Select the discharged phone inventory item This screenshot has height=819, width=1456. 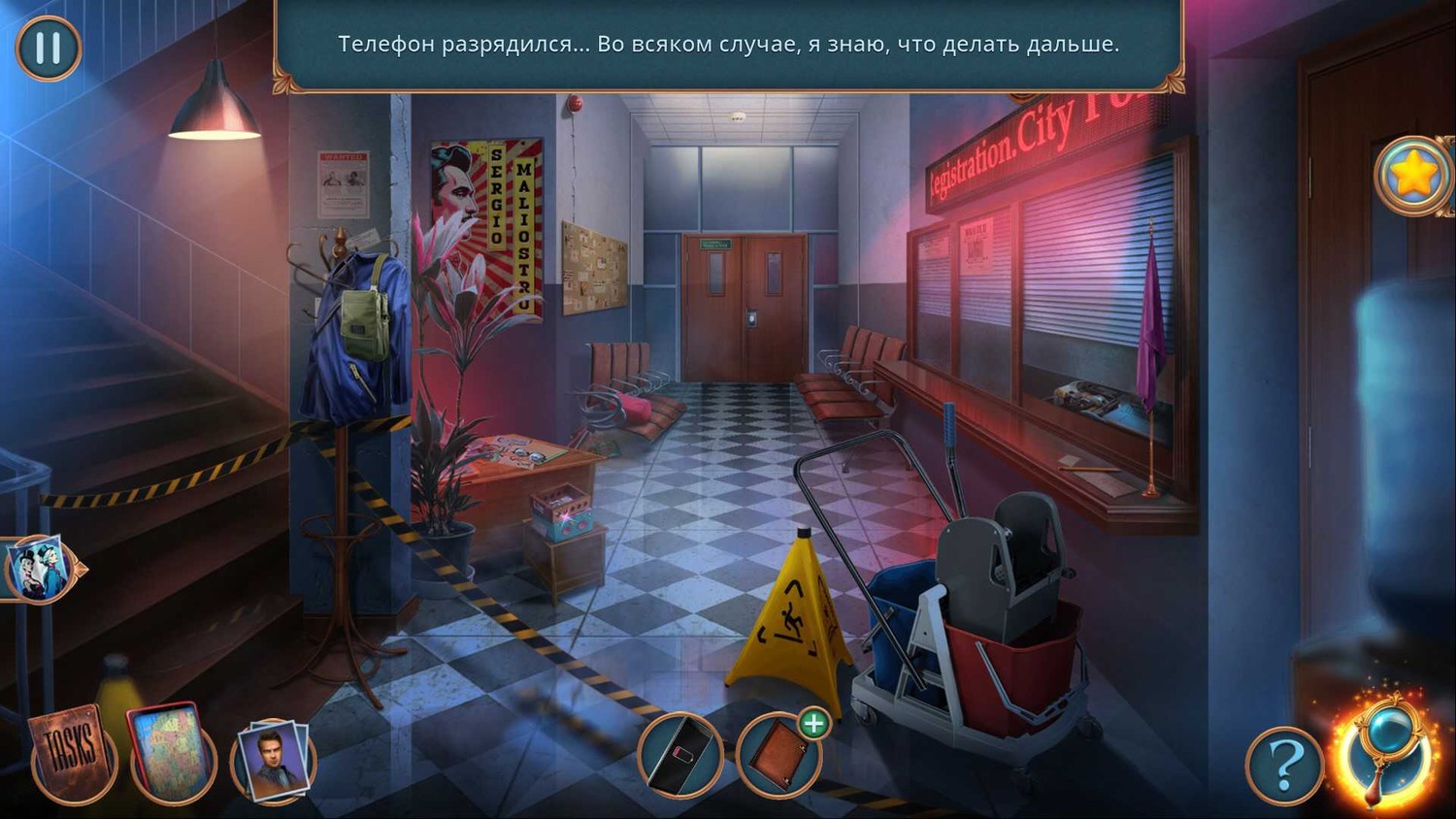(680, 755)
